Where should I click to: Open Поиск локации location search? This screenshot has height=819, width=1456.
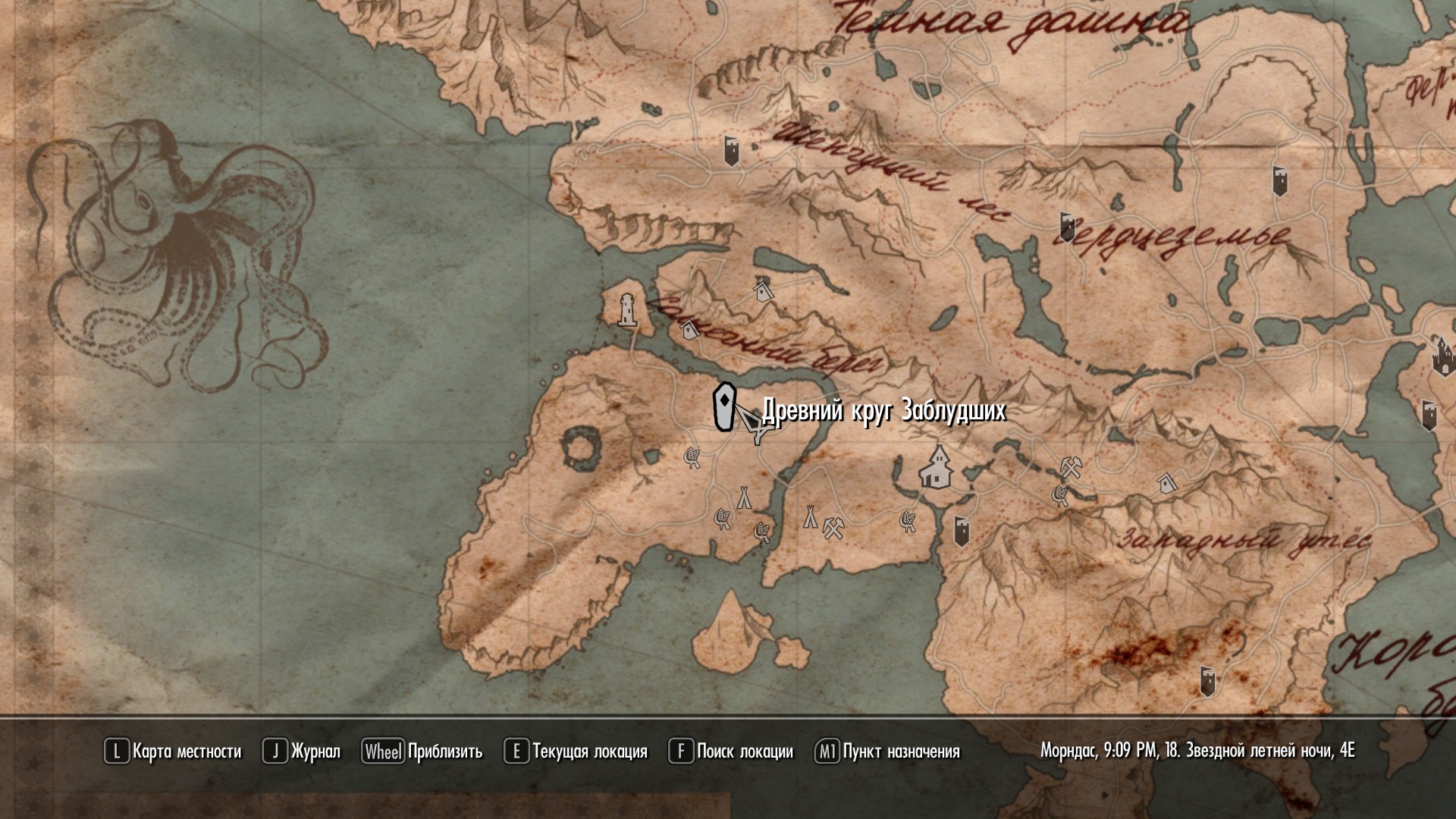(x=731, y=752)
